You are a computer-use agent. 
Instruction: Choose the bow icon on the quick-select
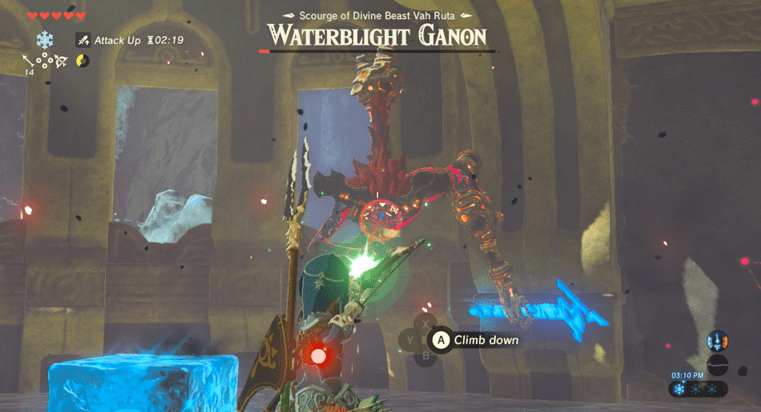pos(59,60)
